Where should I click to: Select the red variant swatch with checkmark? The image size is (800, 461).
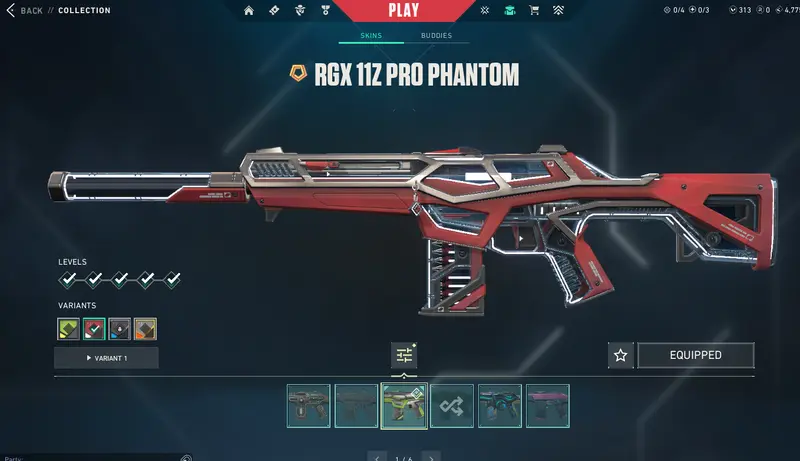94,328
